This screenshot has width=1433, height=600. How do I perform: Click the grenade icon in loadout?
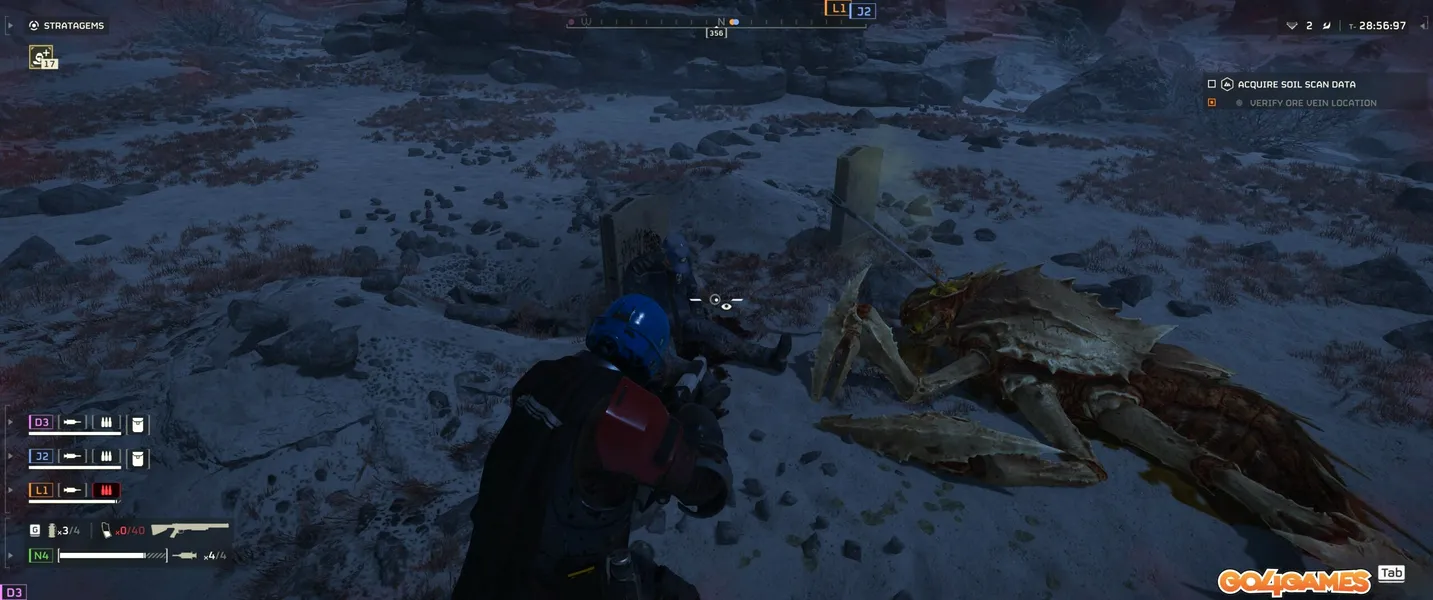click(53, 530)
